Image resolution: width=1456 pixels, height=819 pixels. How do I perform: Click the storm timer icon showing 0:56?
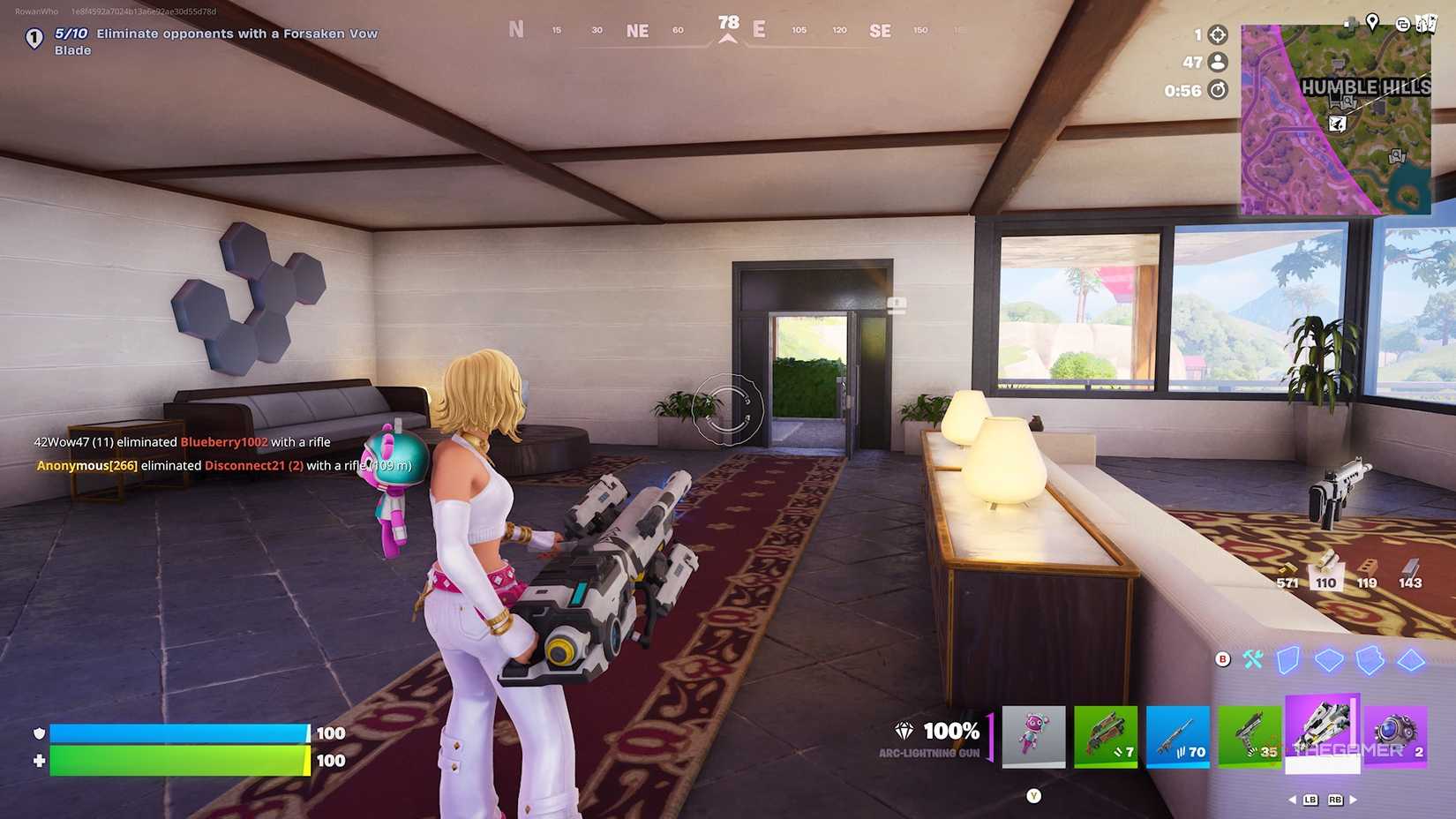[1217, 89]
